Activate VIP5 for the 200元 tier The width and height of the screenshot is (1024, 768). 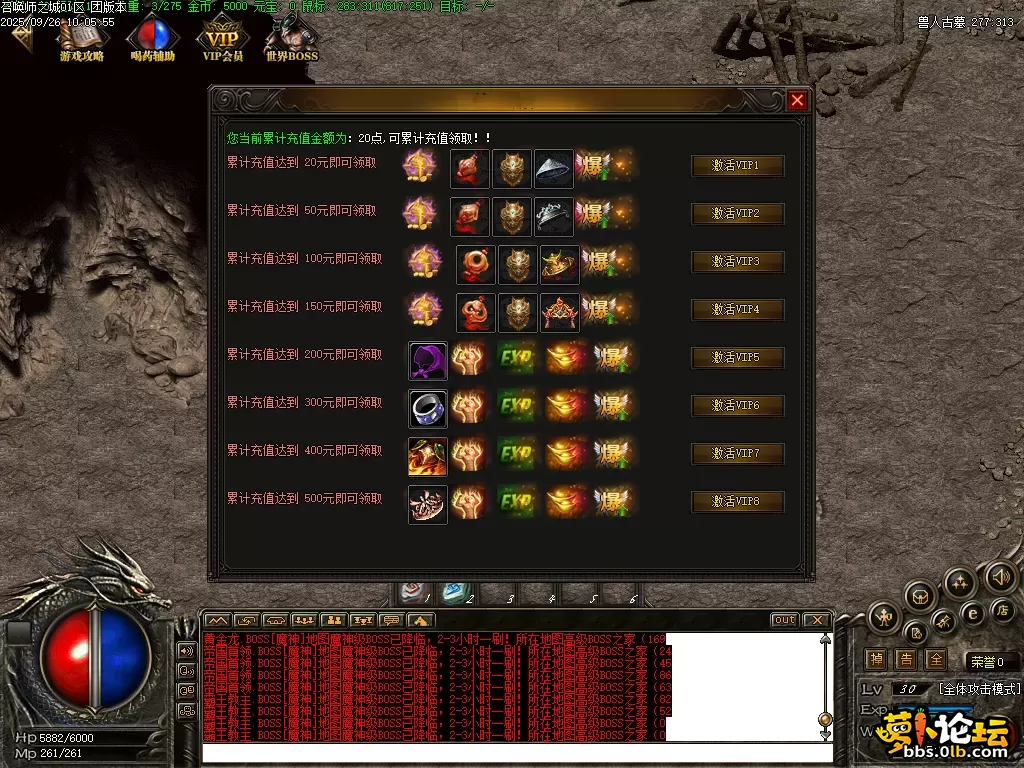click(737, 358)
